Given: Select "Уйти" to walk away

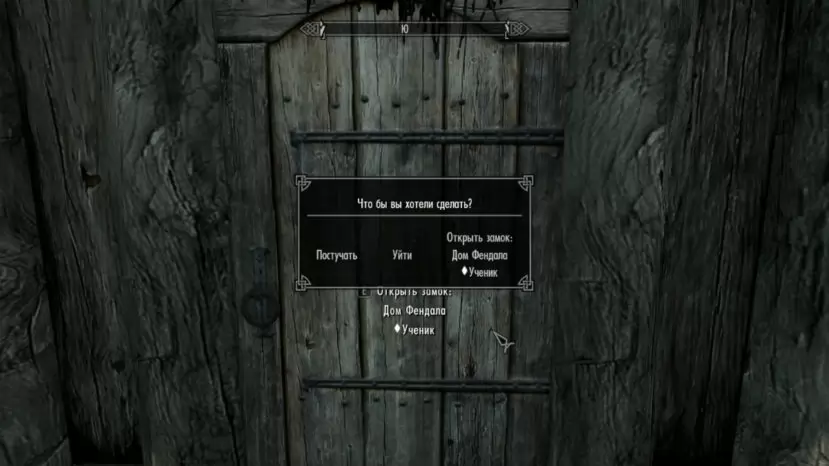Looking at the screenshot, I should [402, 255].
